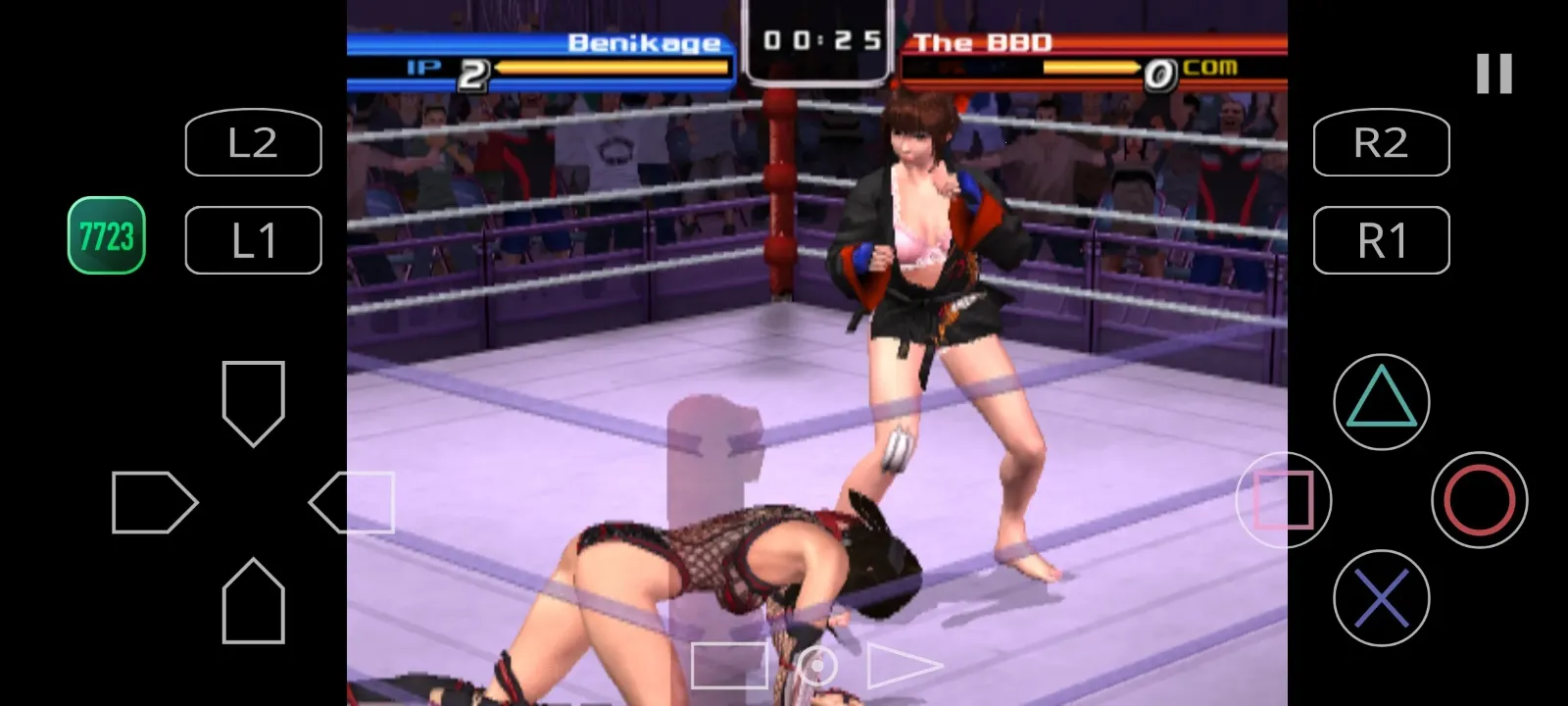Tap the L2 shoulder button

[253, 143]
